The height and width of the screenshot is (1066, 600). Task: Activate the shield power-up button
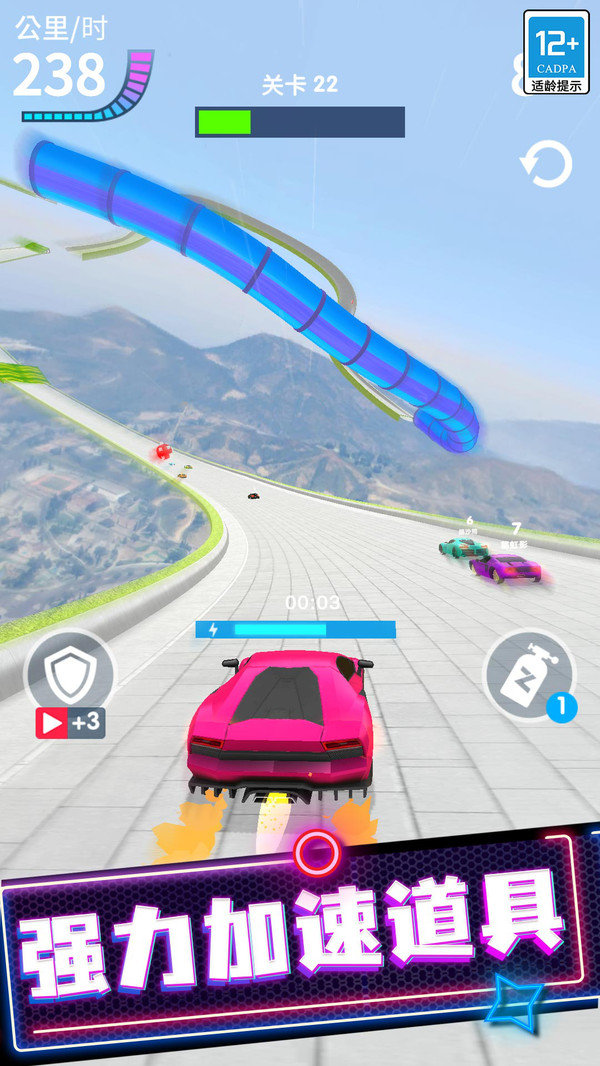click(x=68, y=674)
